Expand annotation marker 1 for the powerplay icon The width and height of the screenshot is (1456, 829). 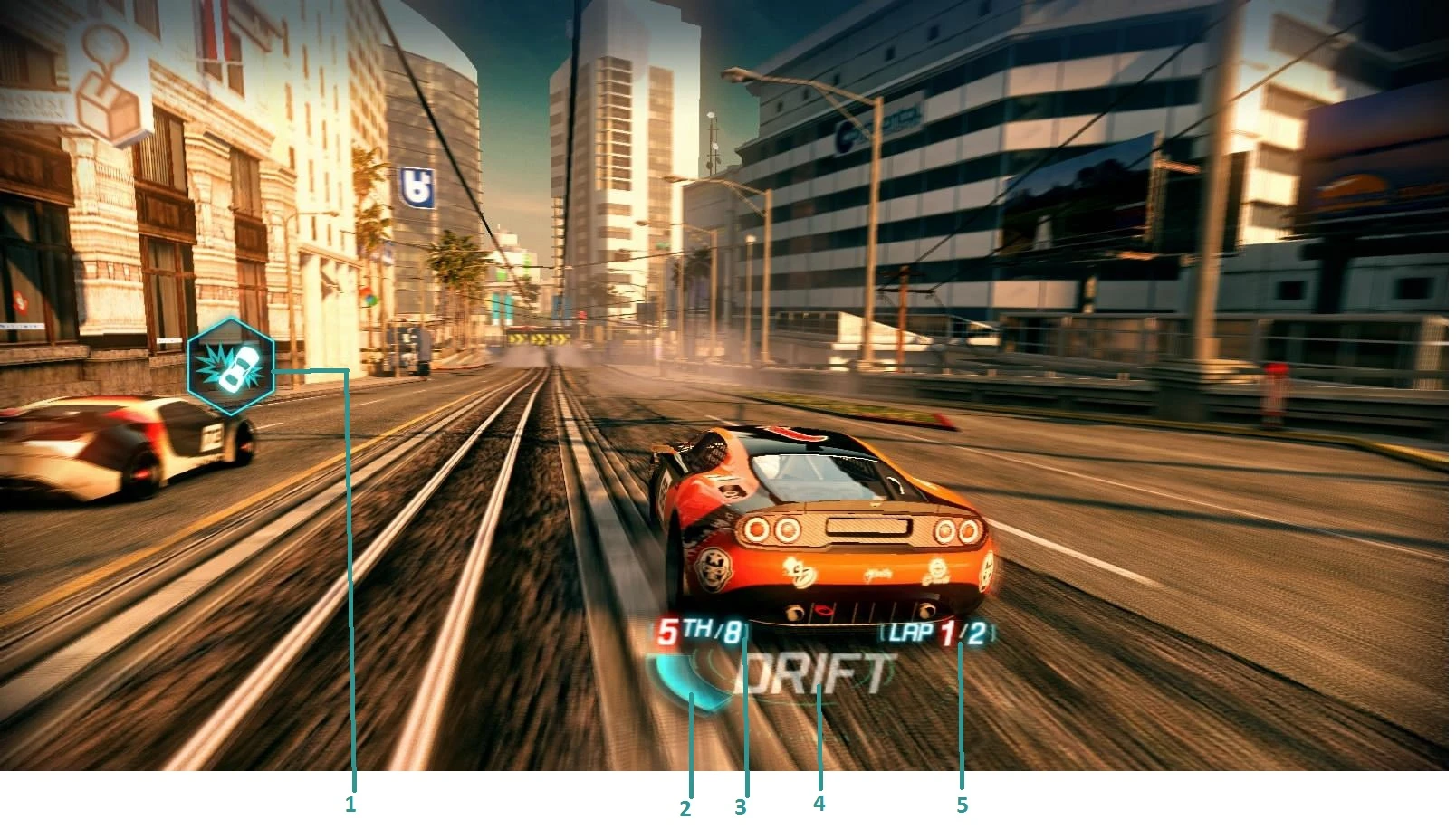[349, 802]
